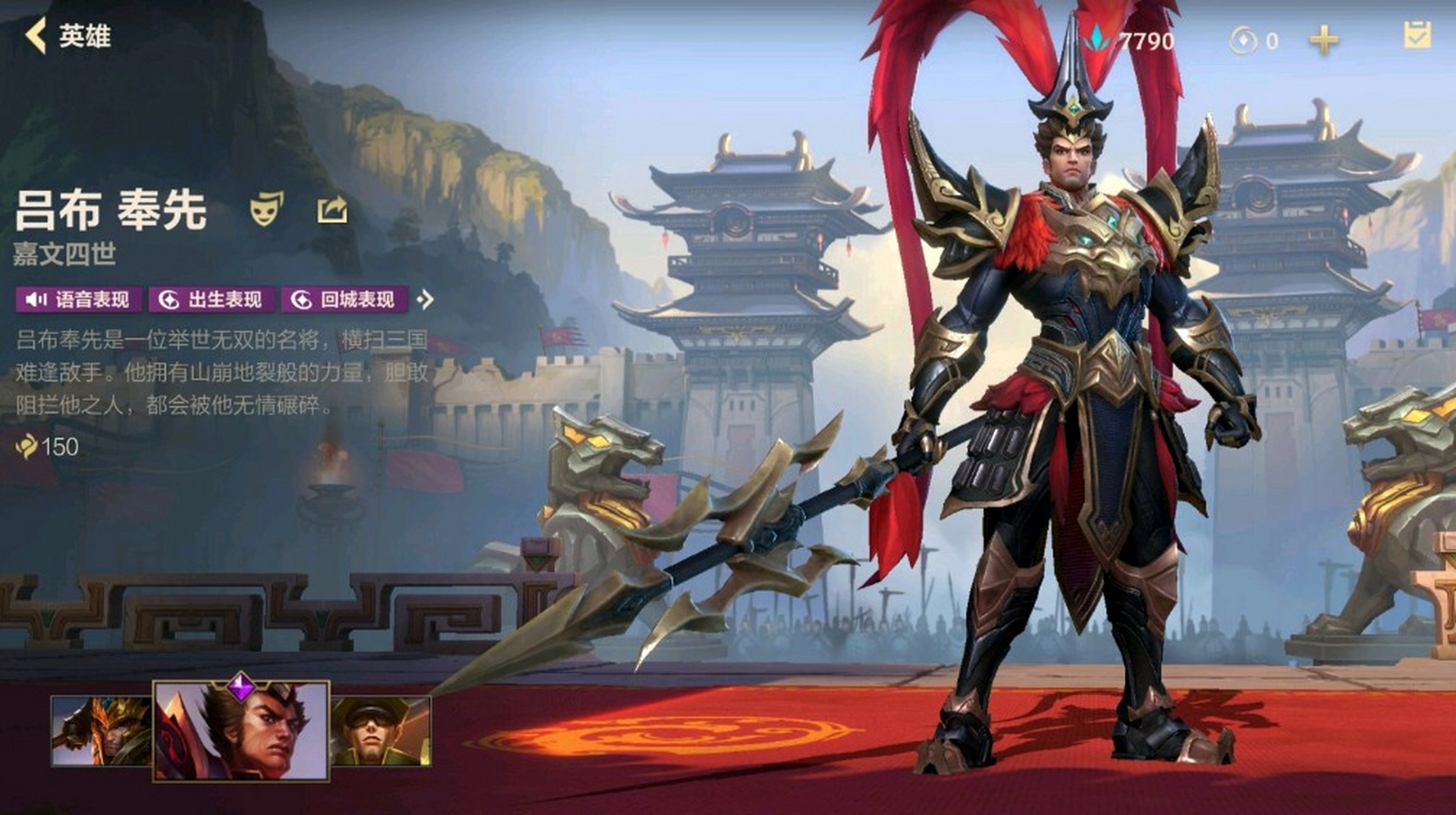Select the 吕布 奉先 skin thumbnail
The width and height of the screenshot is (1456, 815).
pyautogui.click(x=241, y=730)
